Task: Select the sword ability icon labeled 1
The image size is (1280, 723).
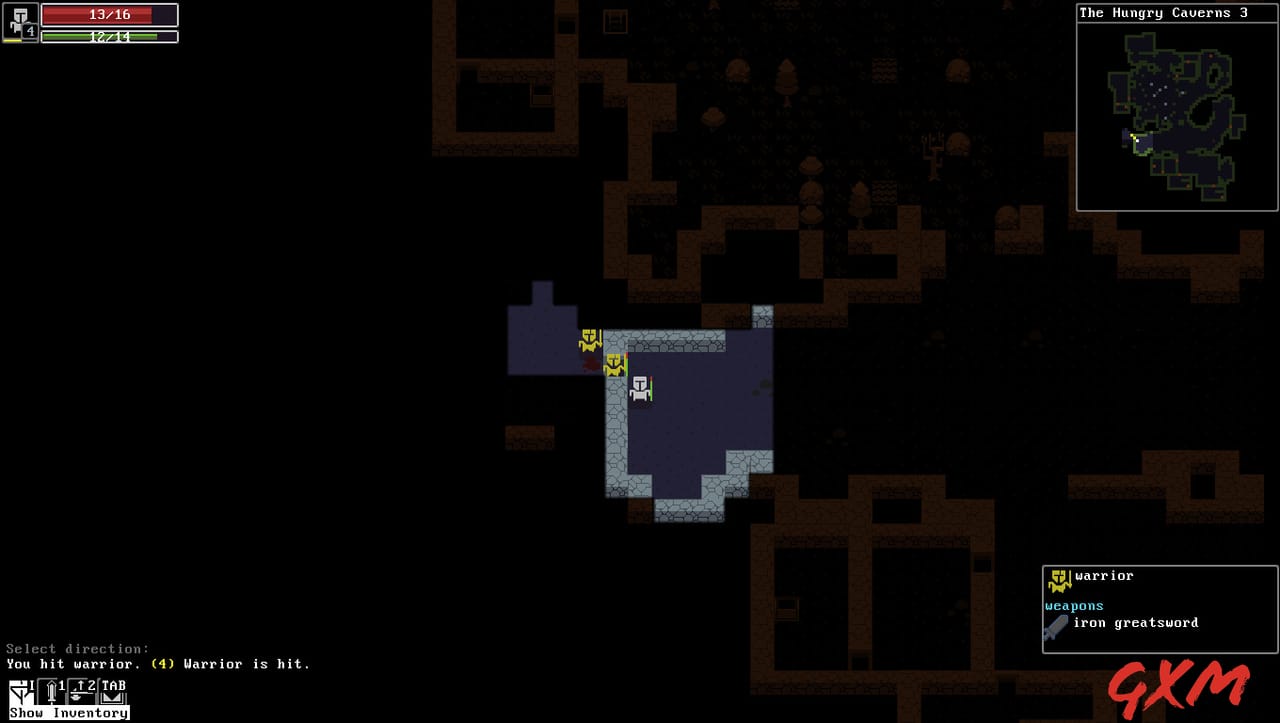Action: point(48,690)
